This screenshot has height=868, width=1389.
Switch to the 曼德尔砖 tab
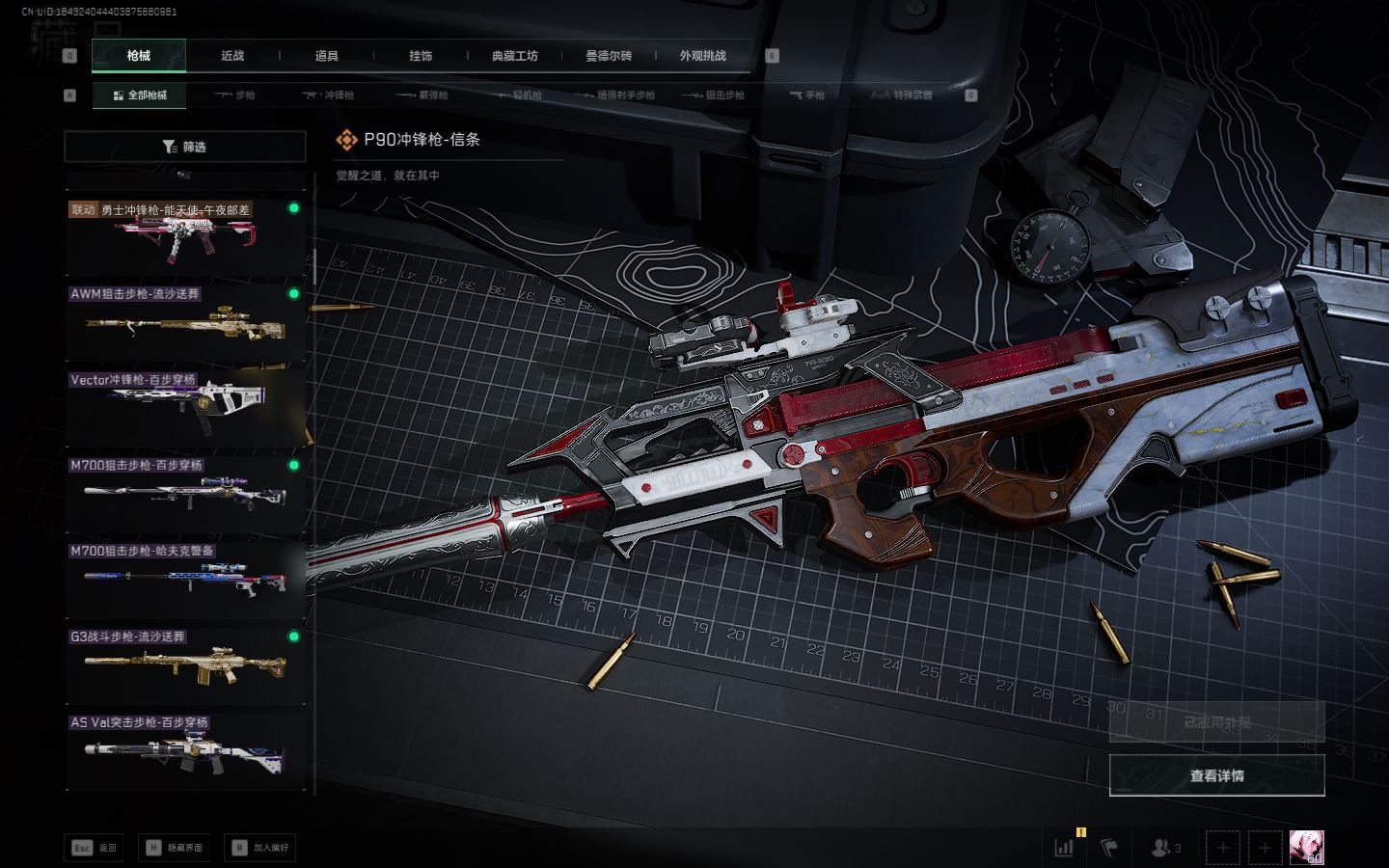(x=609, y=56)
